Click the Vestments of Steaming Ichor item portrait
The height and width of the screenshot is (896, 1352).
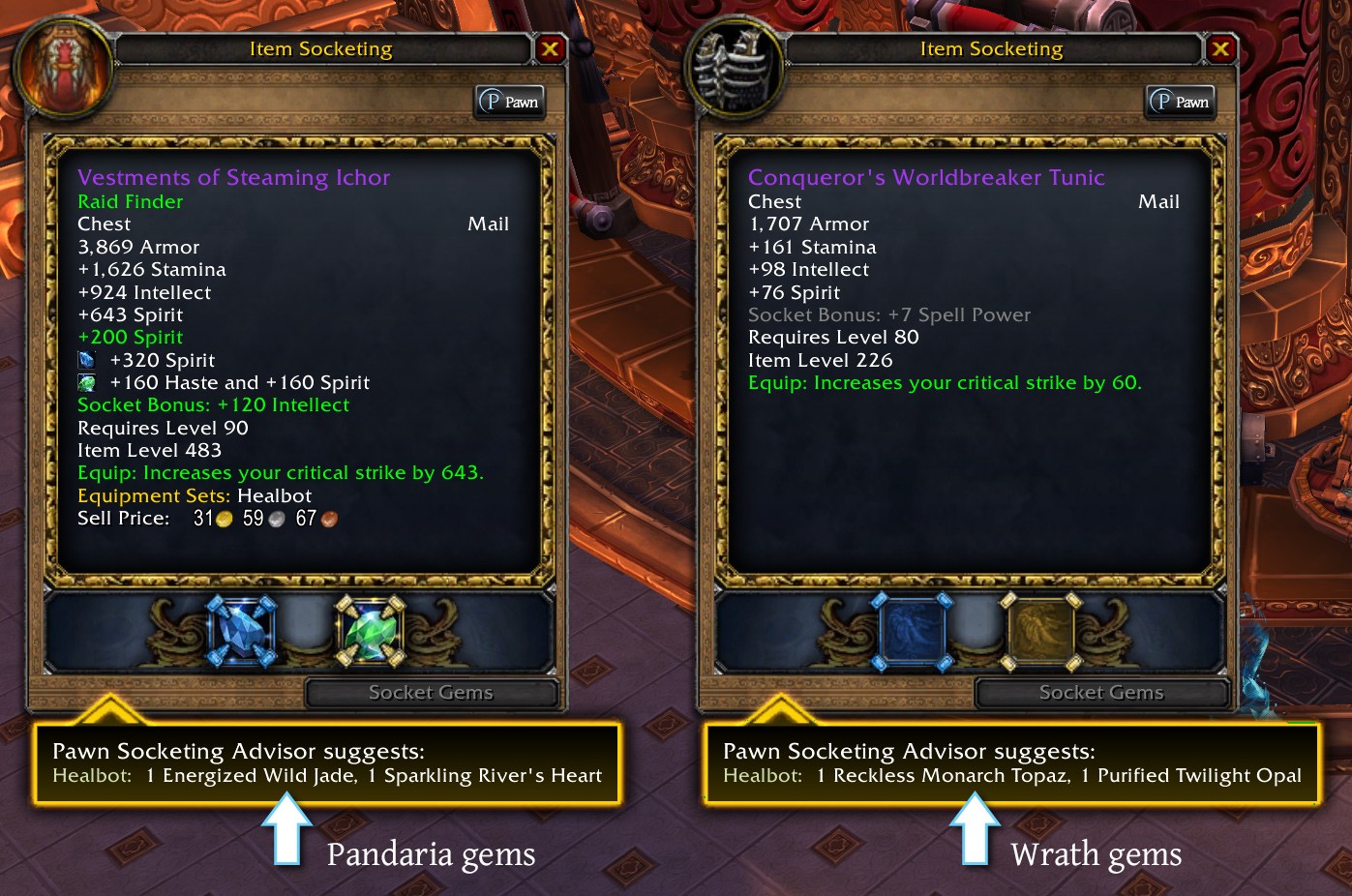pos(65,68)
